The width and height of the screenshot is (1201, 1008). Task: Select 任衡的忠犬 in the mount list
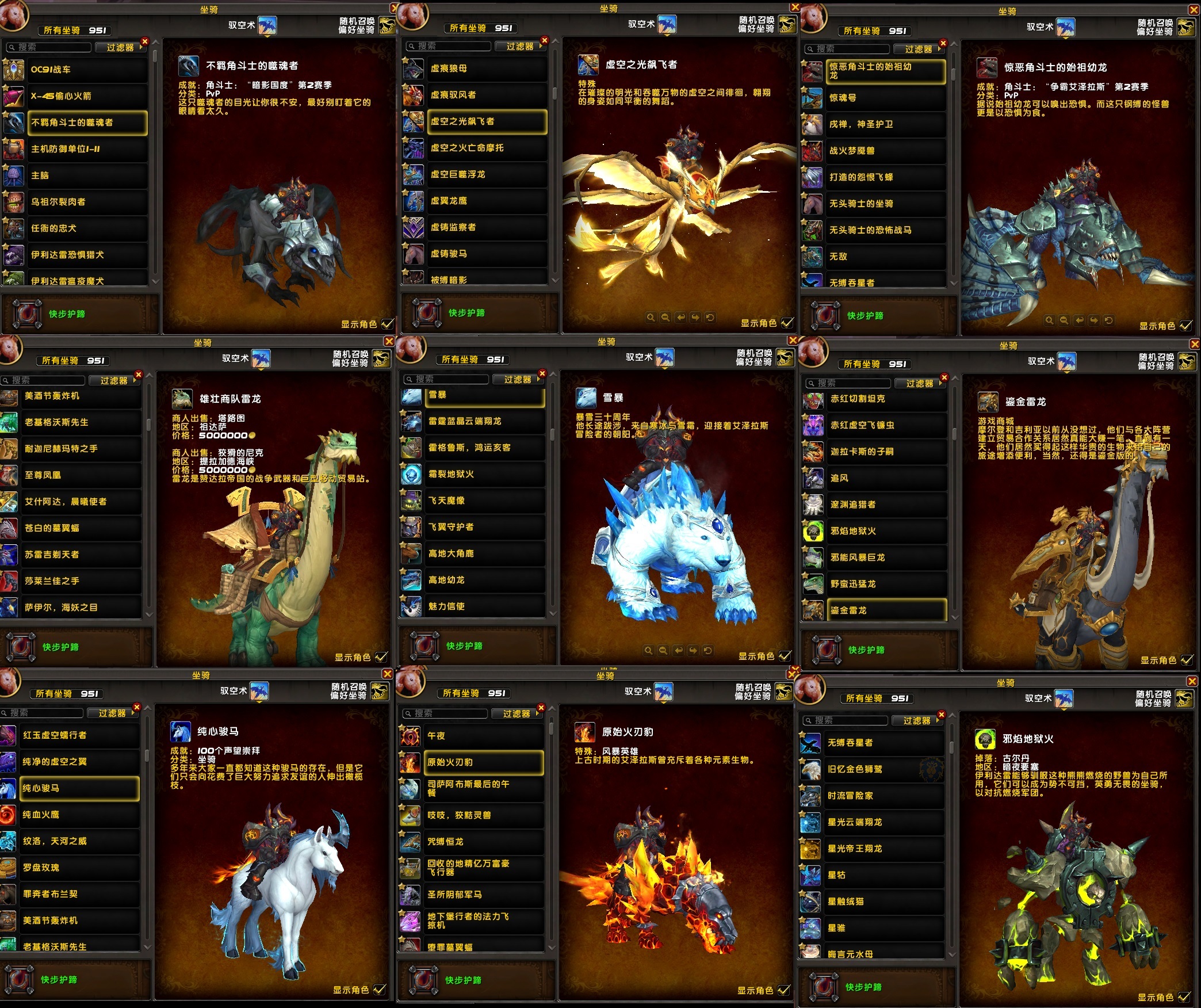tap(86, 228)
